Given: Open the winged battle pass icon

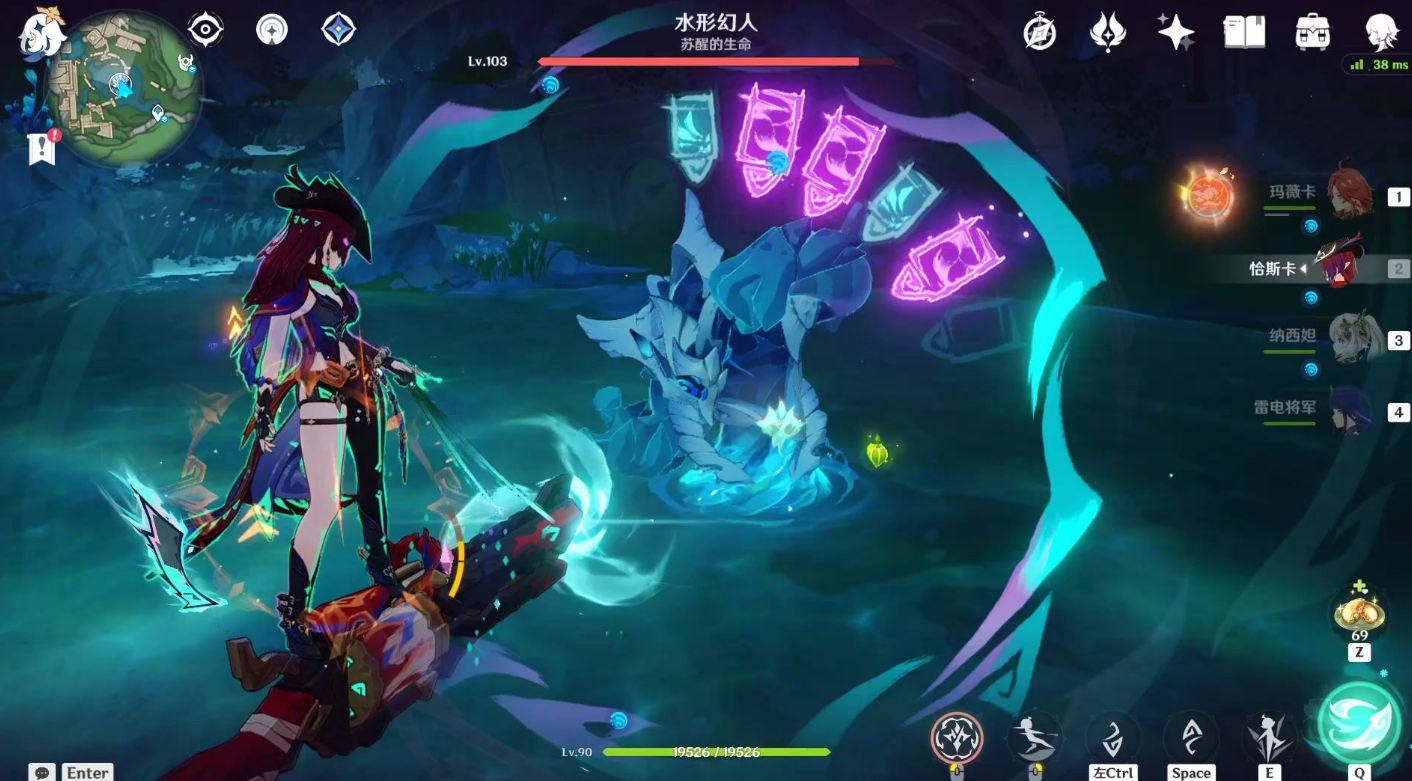Looking at the screenshot, I should [x=1108, y=32].
